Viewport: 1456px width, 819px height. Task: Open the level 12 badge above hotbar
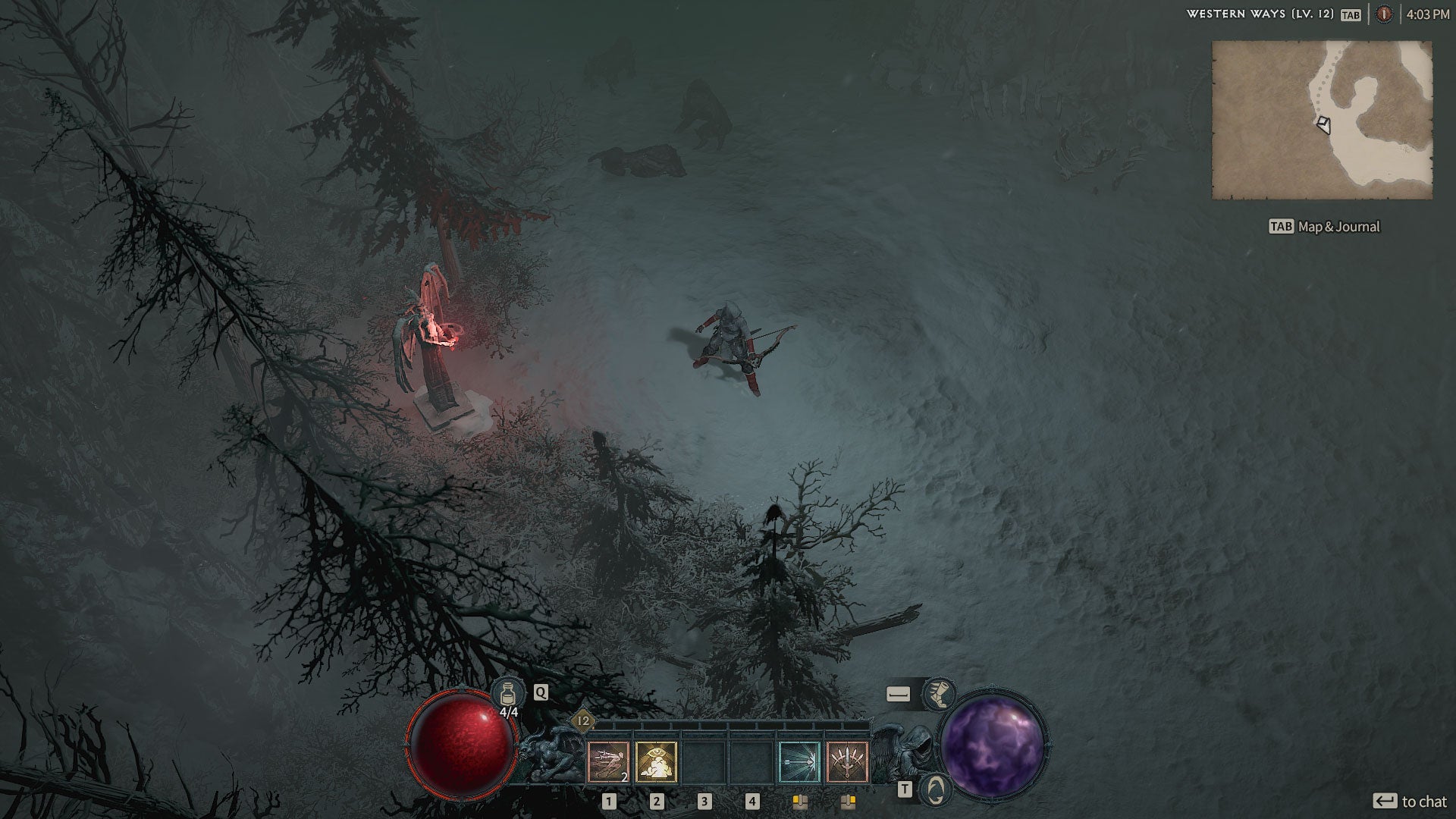pyautogui.click(x=583, y=721)
